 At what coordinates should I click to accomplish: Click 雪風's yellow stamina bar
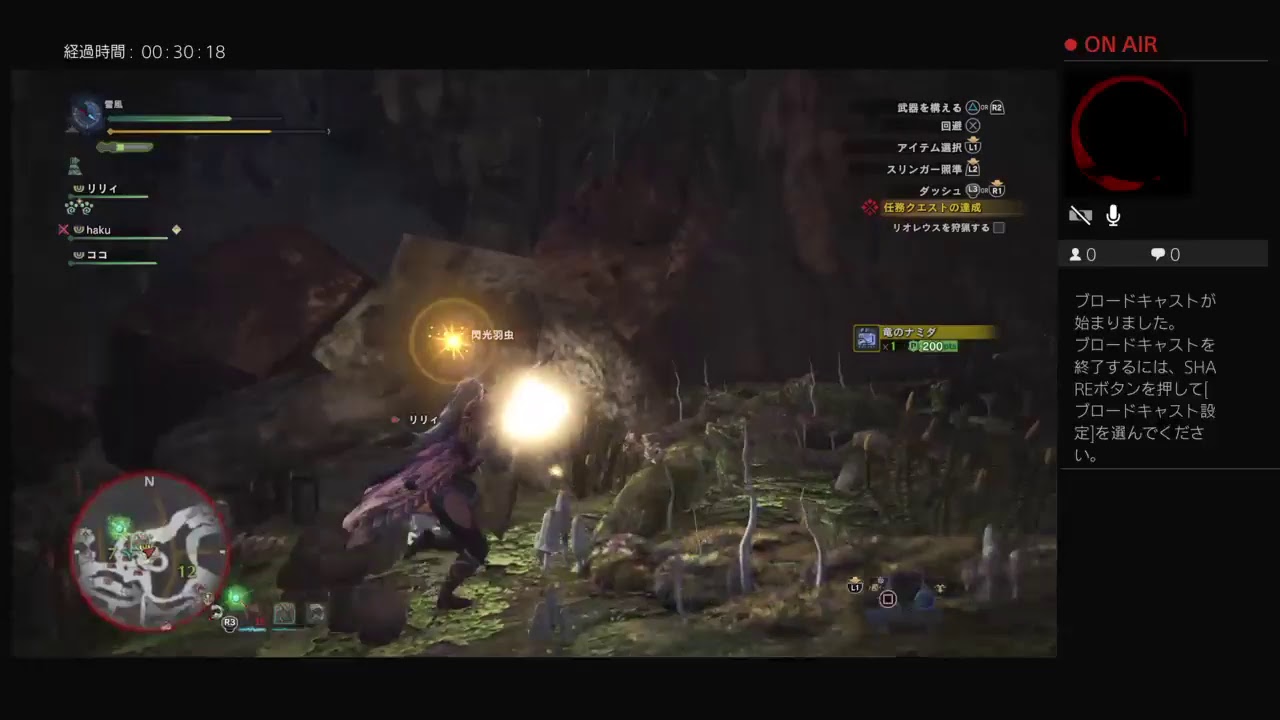(190, 130)
